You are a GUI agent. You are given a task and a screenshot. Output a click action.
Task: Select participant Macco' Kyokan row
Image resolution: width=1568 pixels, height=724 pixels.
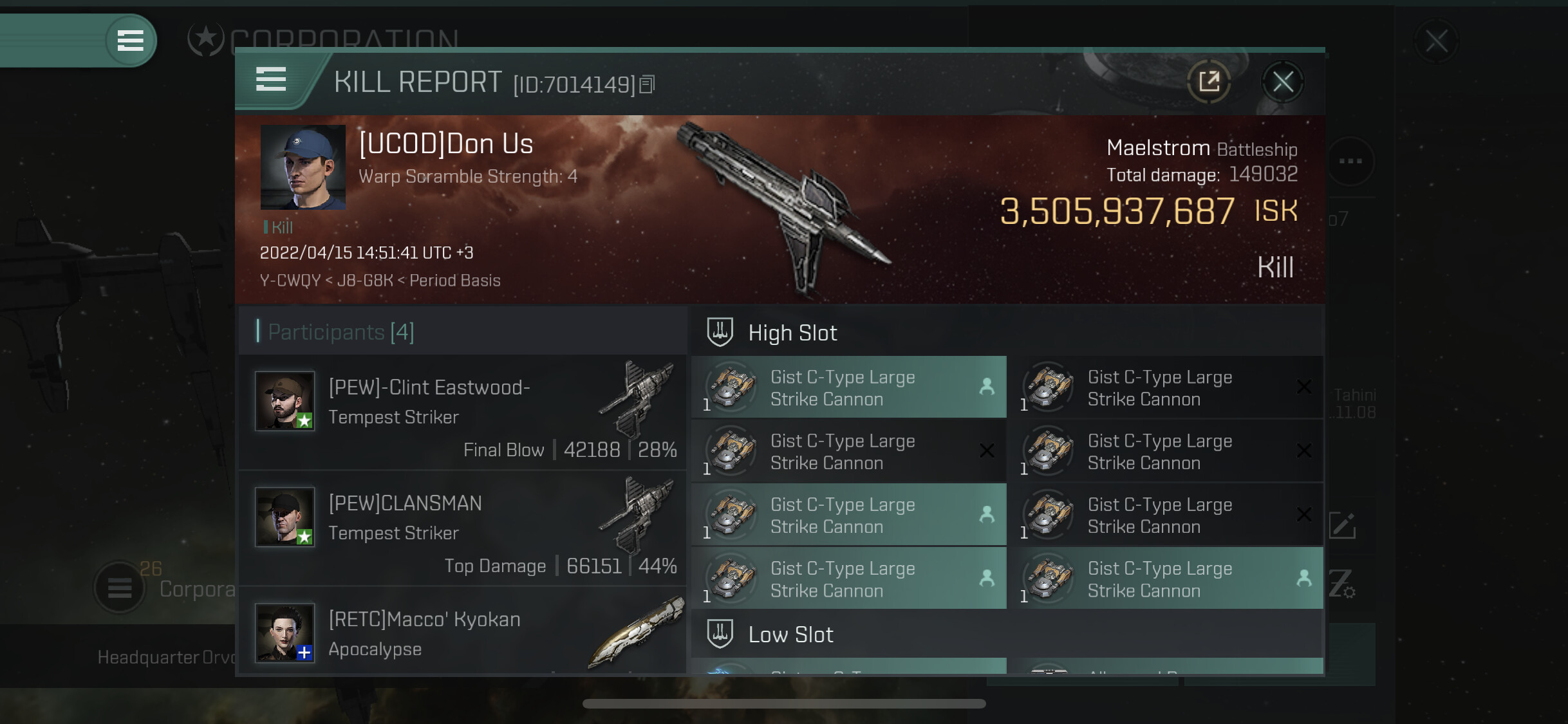tap(462, 633)
